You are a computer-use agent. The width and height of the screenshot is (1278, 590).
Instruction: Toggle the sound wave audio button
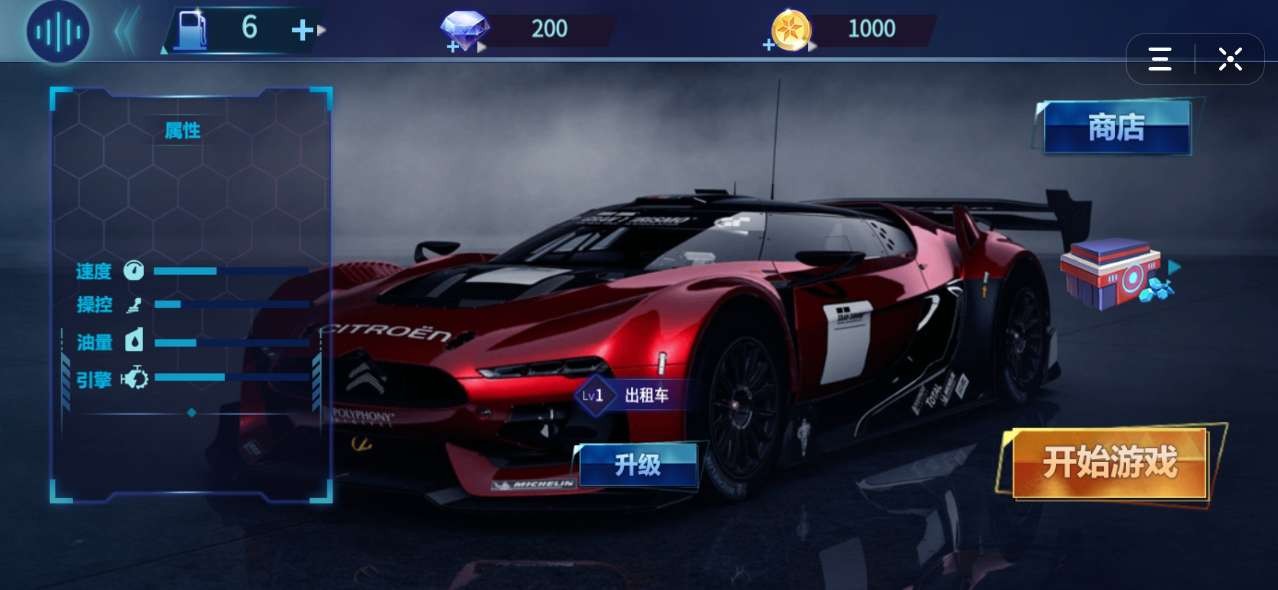[x=58, y=31]
